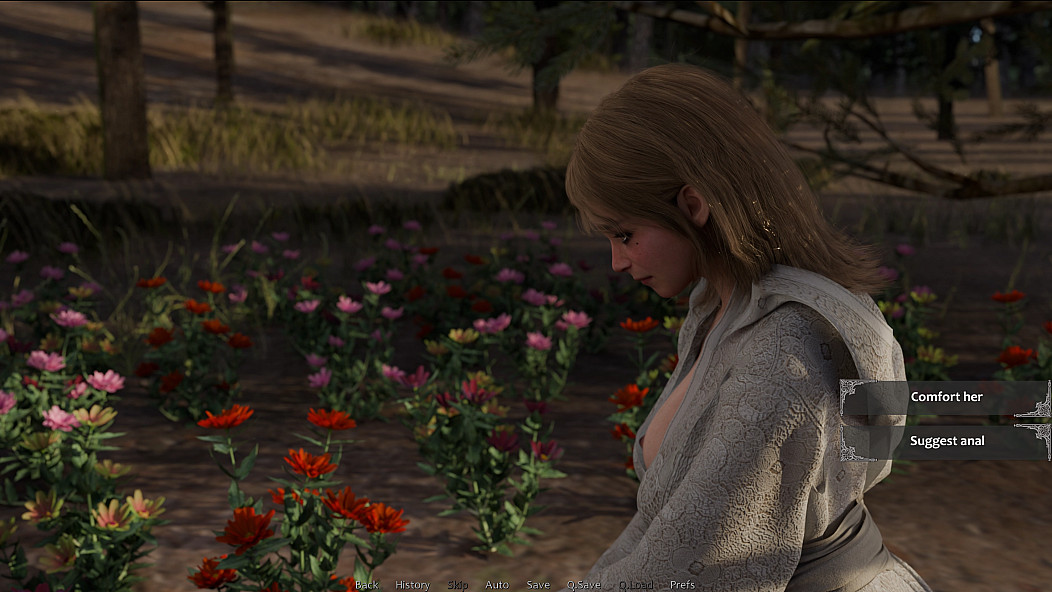Click Q.Load to quick load
This screenshot has height=592, width=1052.
click(x=635, y=585)
